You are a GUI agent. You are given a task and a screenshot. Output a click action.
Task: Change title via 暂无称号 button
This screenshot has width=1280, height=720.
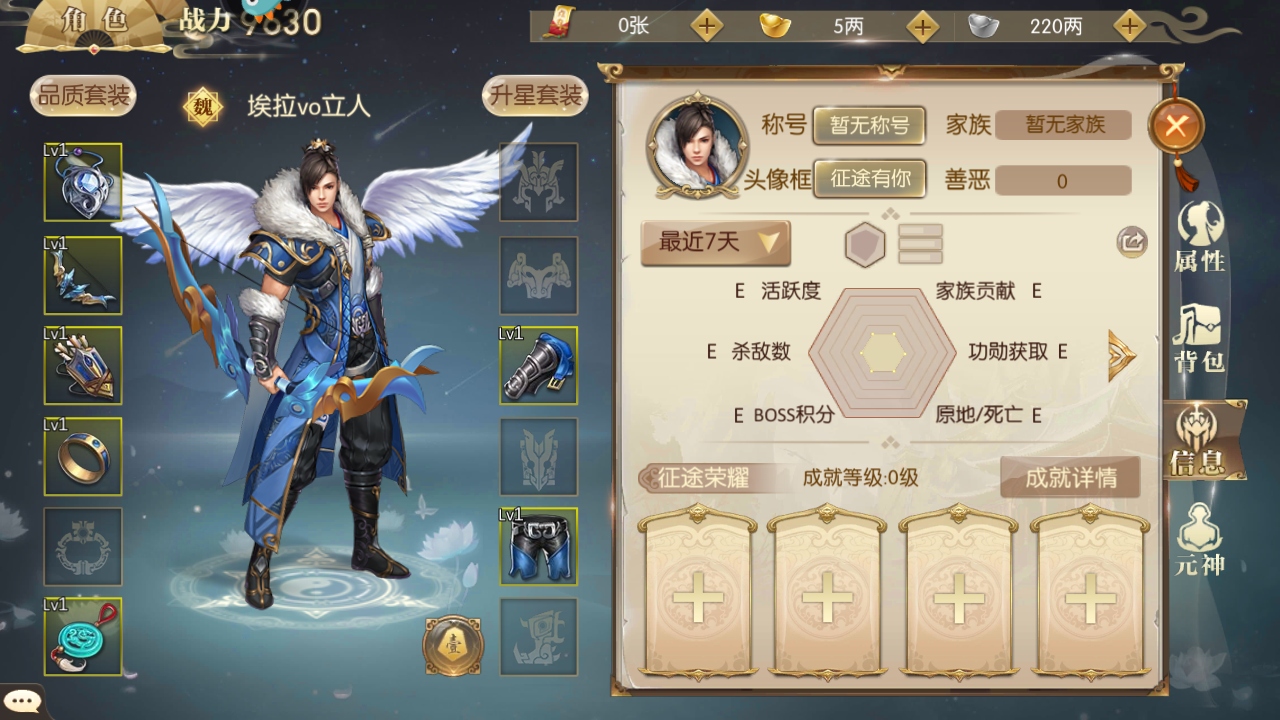point(868,125)
